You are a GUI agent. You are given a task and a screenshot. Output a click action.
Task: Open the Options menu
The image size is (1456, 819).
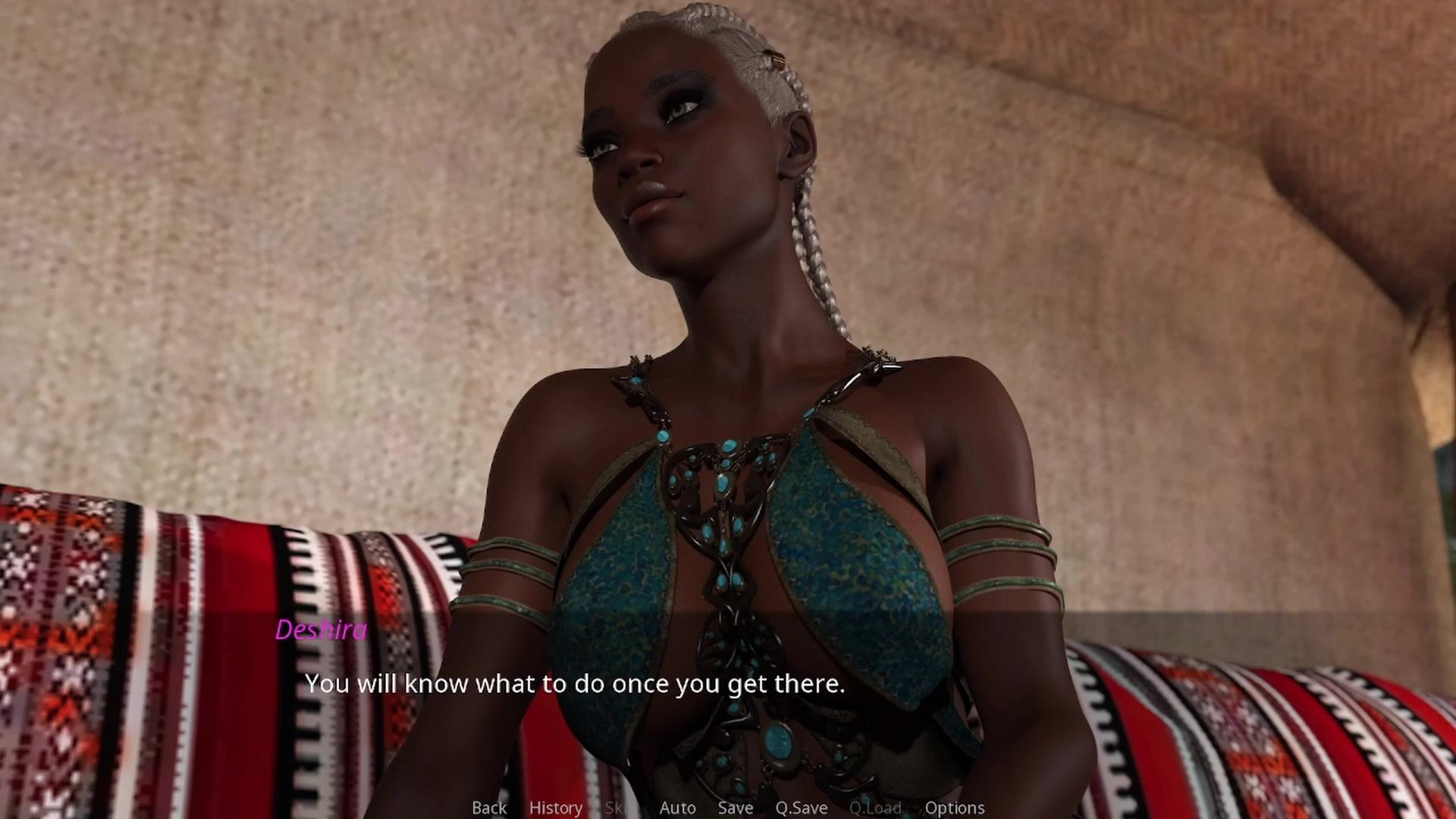pyautogui.click(x=955, y=808)
